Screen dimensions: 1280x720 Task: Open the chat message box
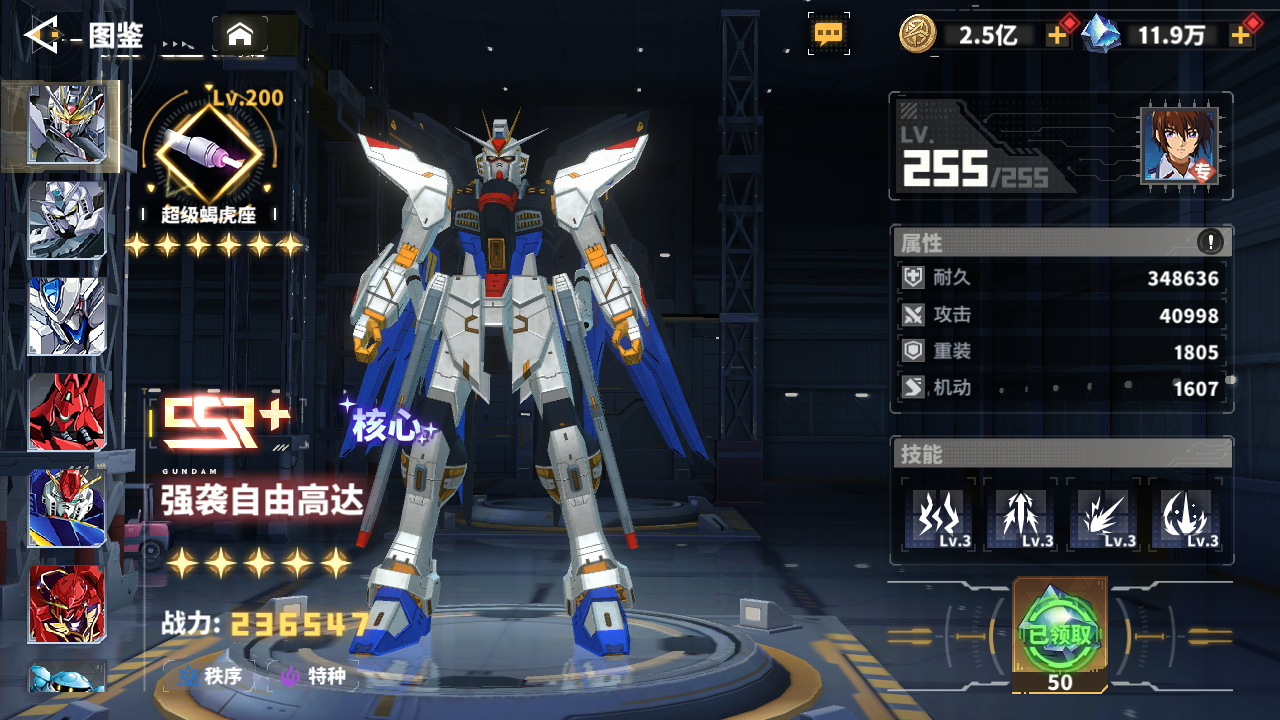[829, 34]
